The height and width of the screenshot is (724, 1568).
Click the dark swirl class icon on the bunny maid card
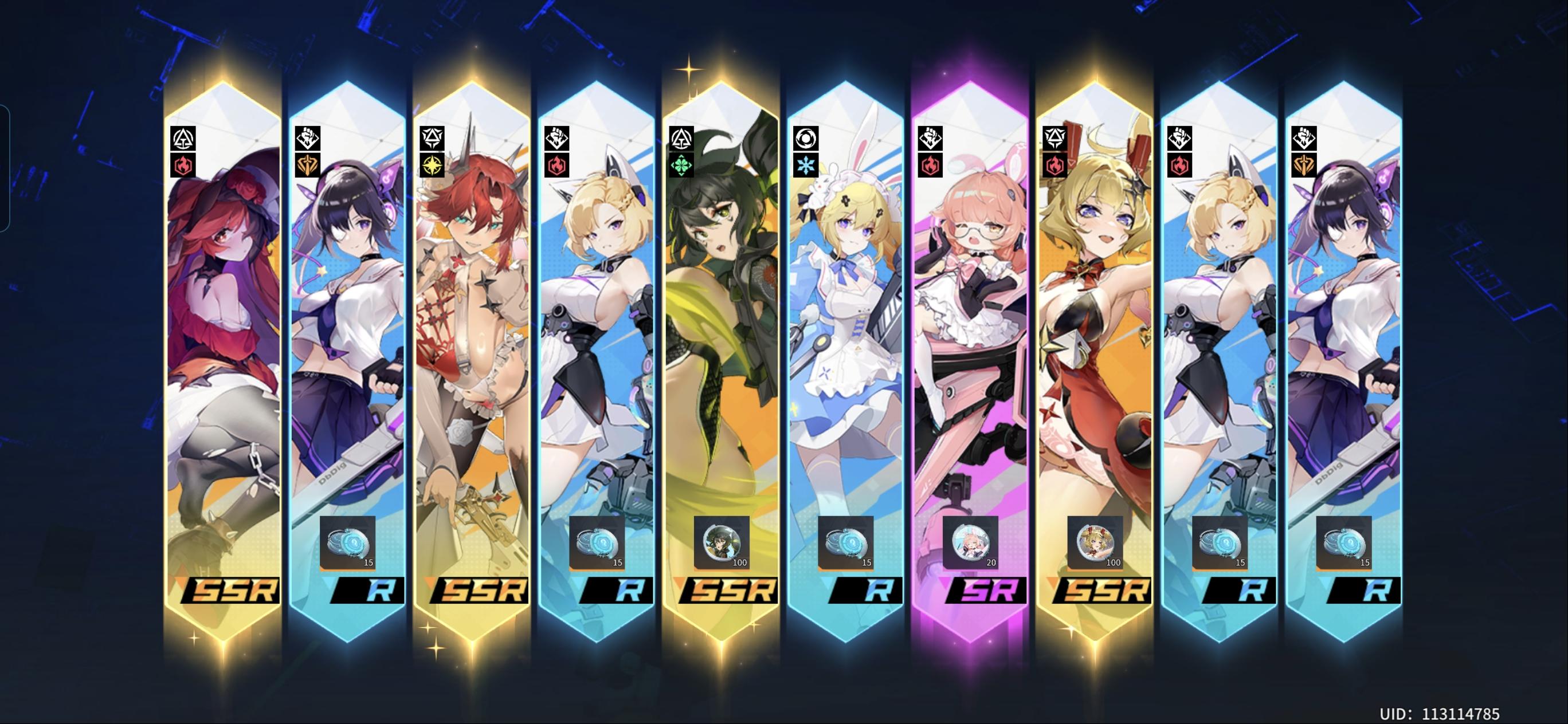(x=805, y=137)
